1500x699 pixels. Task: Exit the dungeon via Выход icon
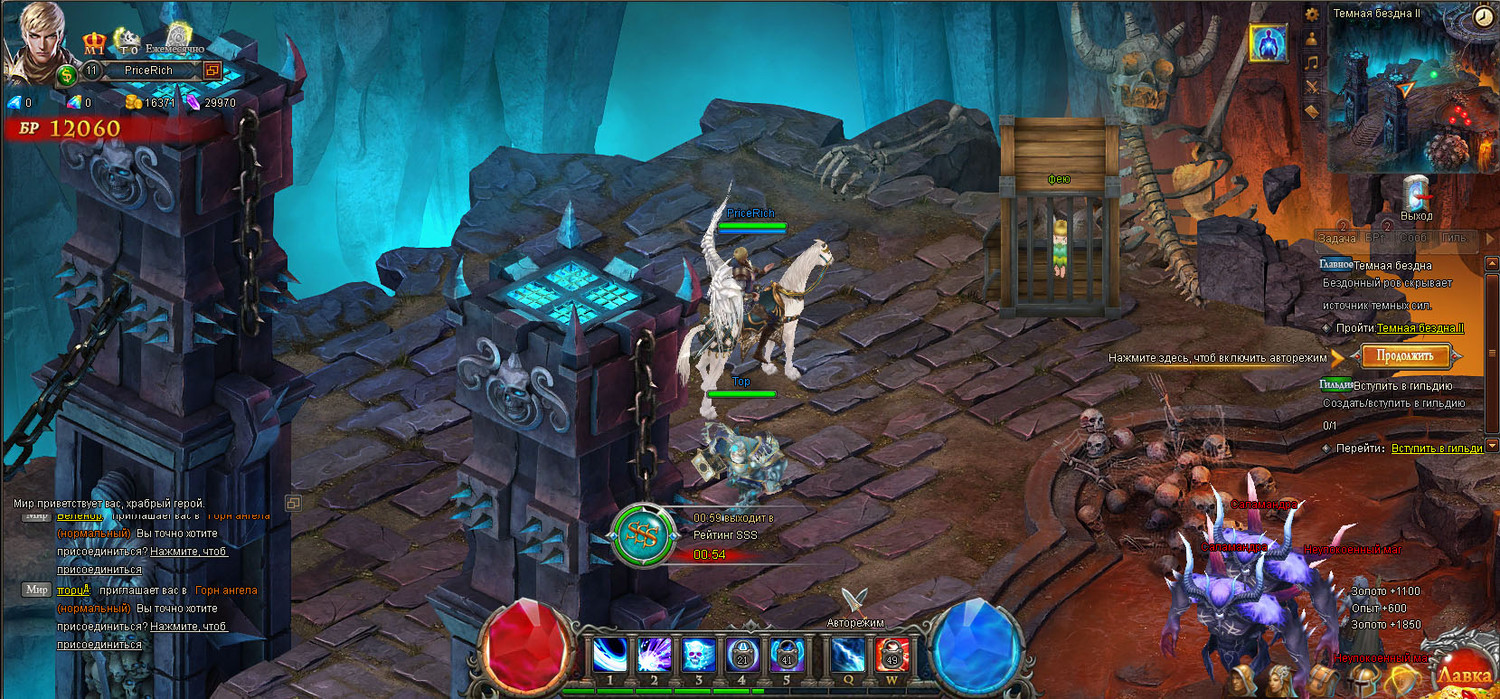(x=1416, y=196)
